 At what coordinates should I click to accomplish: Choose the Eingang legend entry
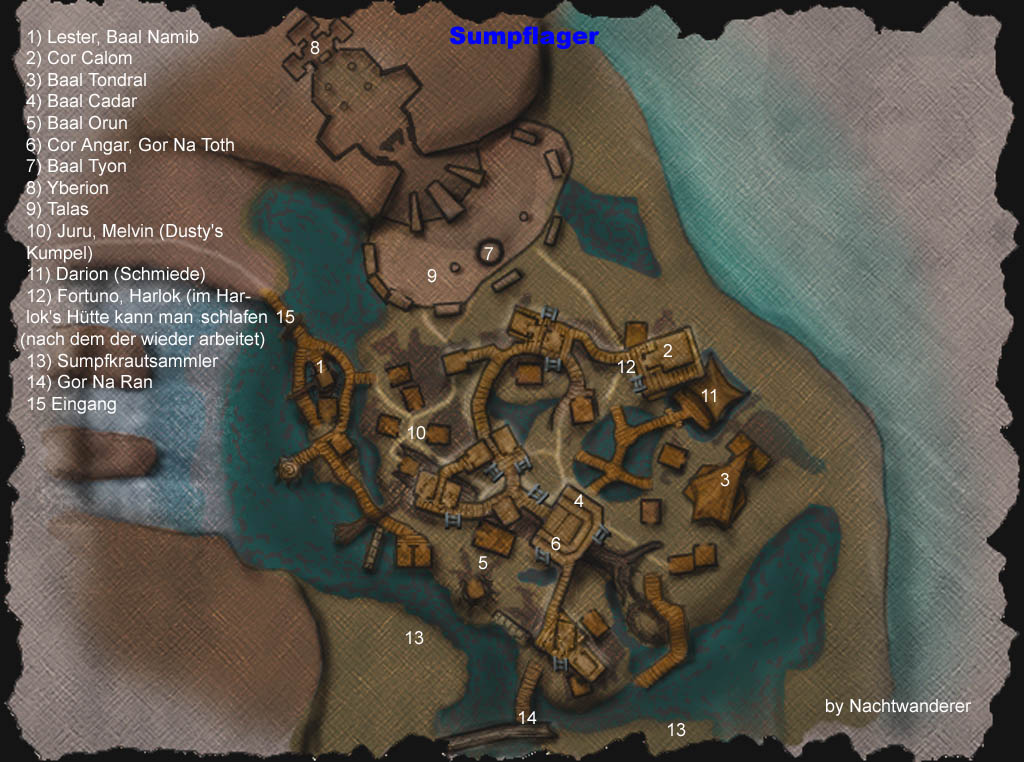[x=72, y=405]
